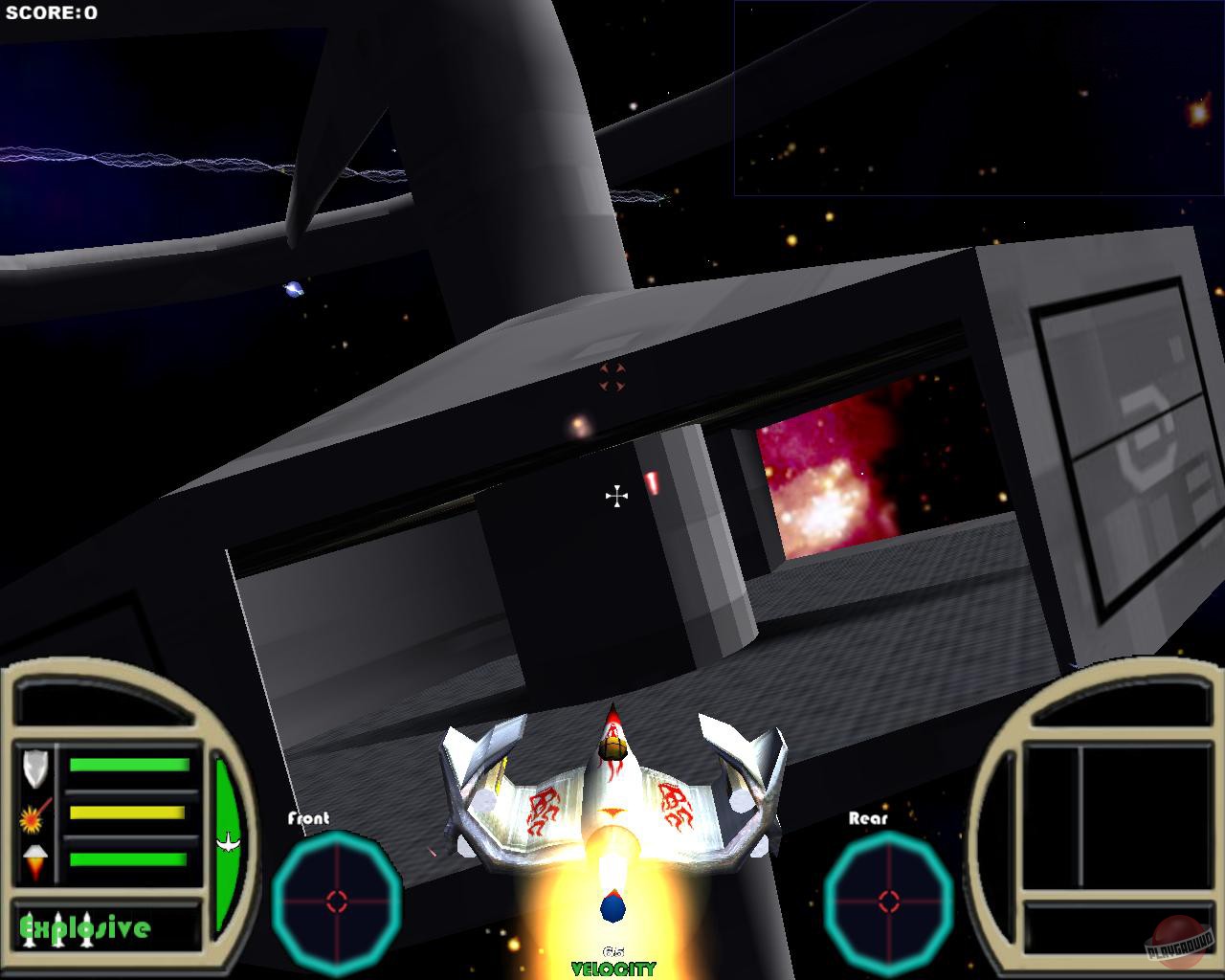Click the central aiming crosshair
The width and height of the screenshot is (1225, 980).
click(x=616, y=495)
